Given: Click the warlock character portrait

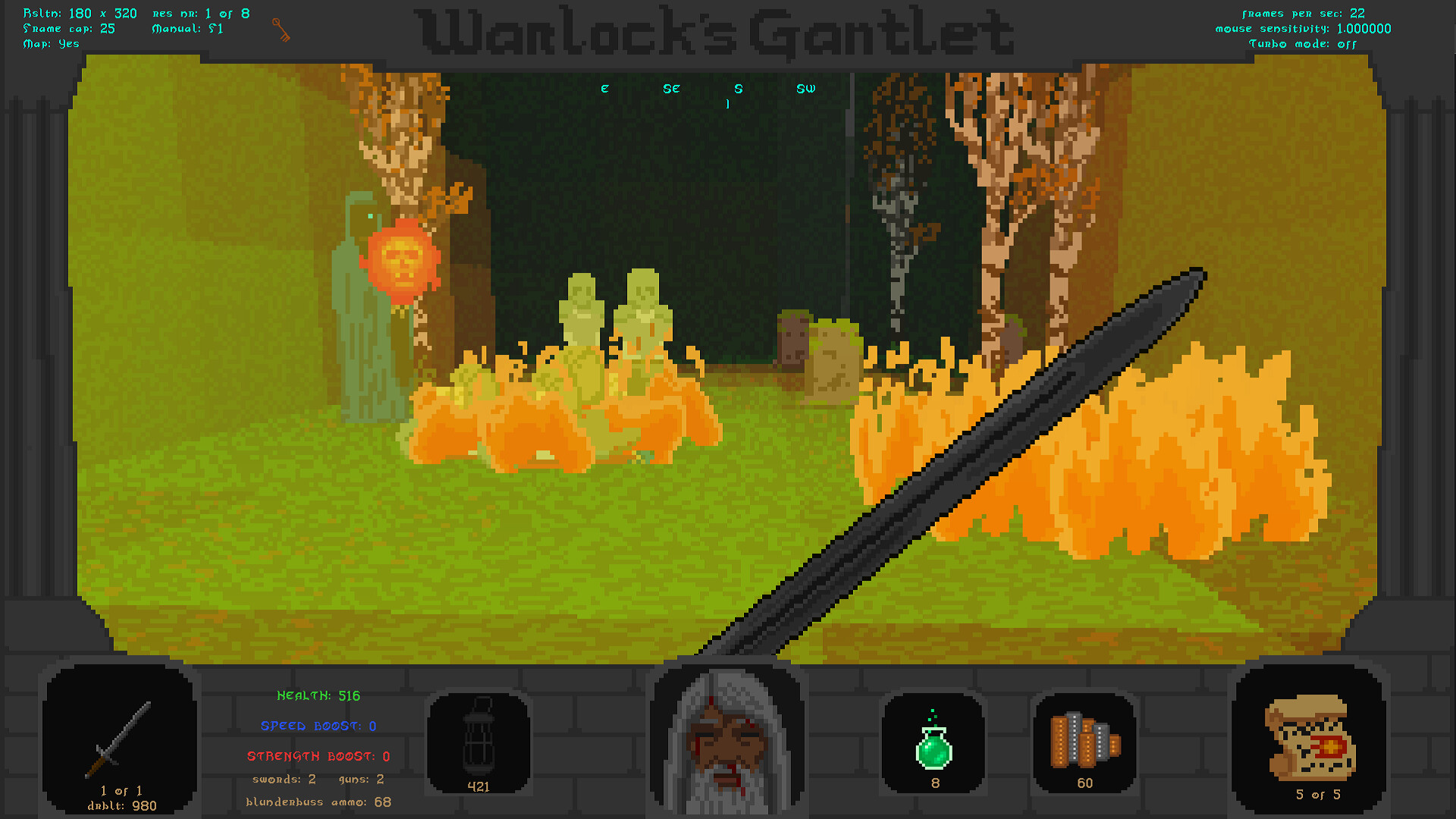Looking at the screenshot, I should click(726, 739).
